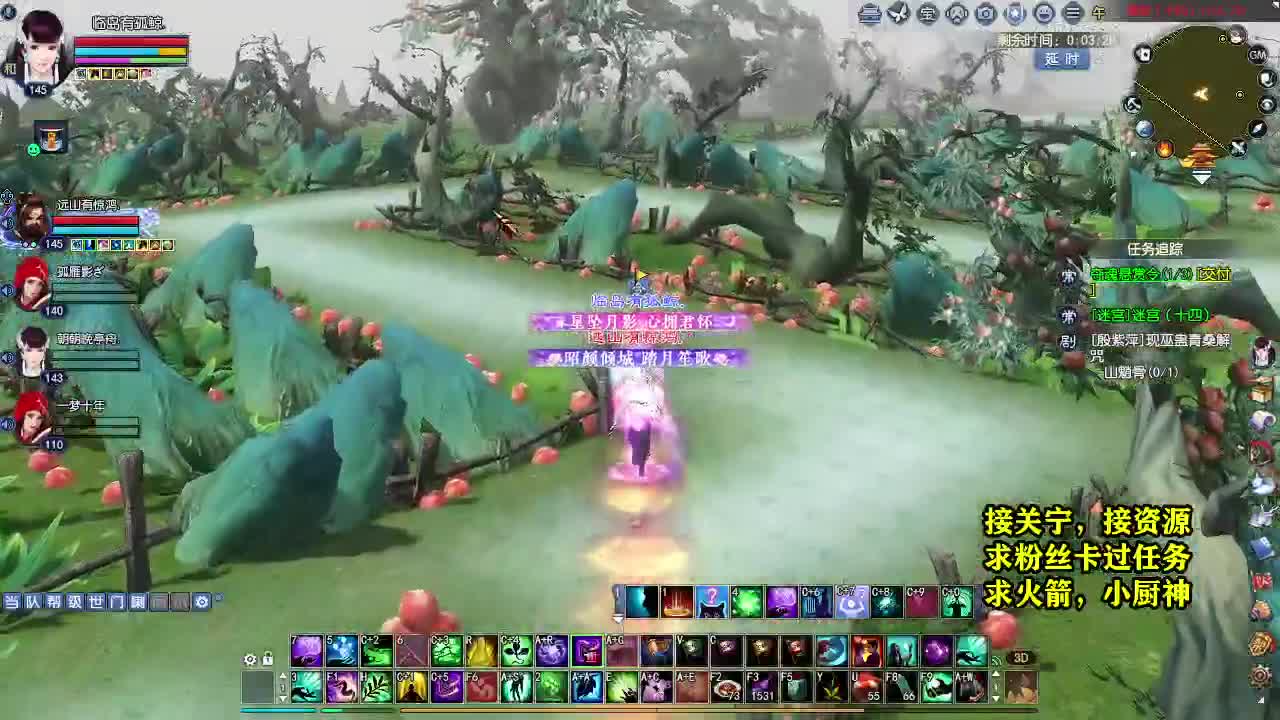Viewport: 1280px width, 720px height.
Task: Click the smiley face icon in top icon row
Action: pos(1045,14)
